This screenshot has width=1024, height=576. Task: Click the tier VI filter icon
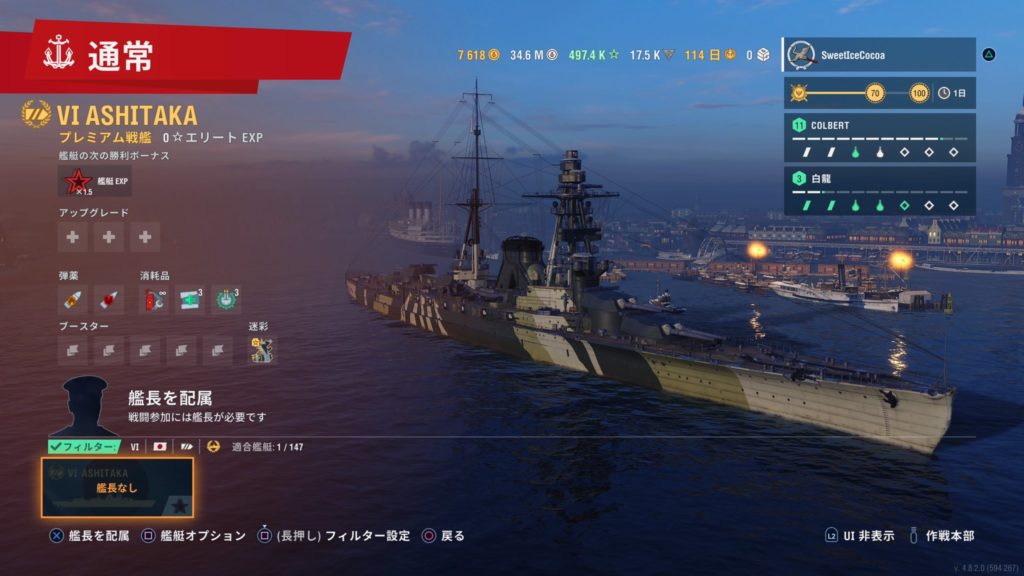(x=135, y=446)
